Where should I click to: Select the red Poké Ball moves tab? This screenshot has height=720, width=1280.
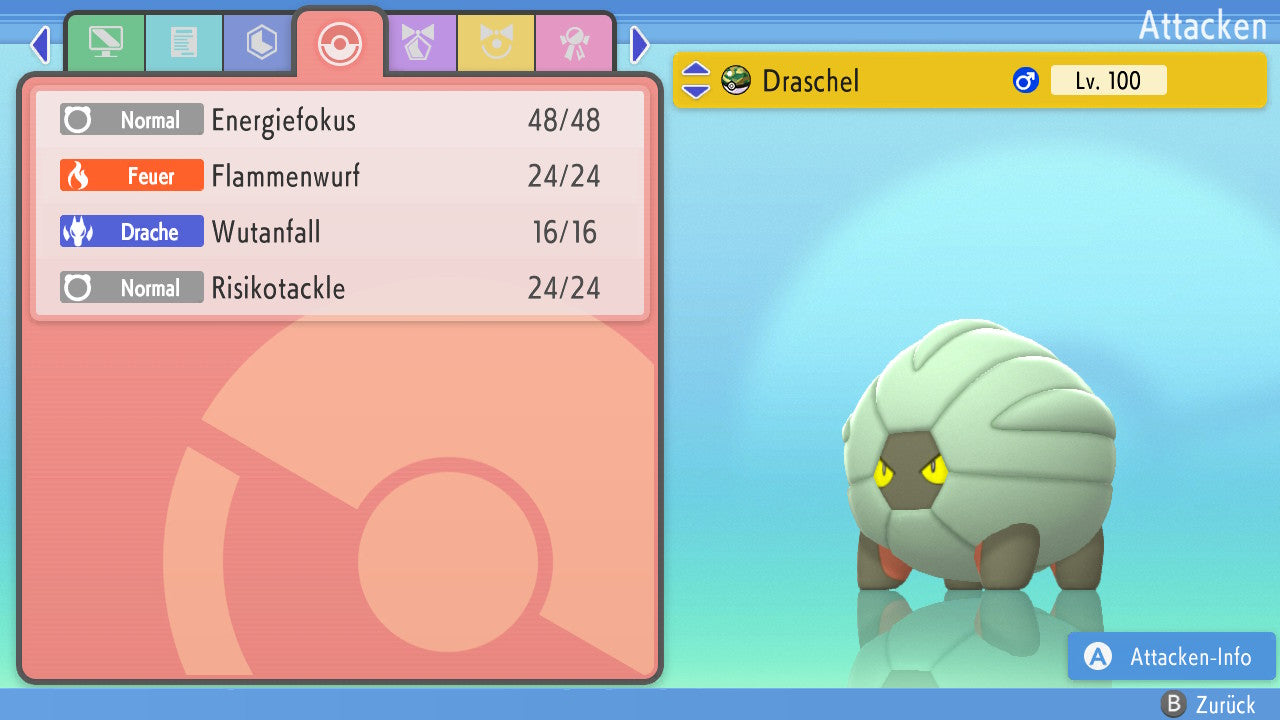click(x=340, y=43)
